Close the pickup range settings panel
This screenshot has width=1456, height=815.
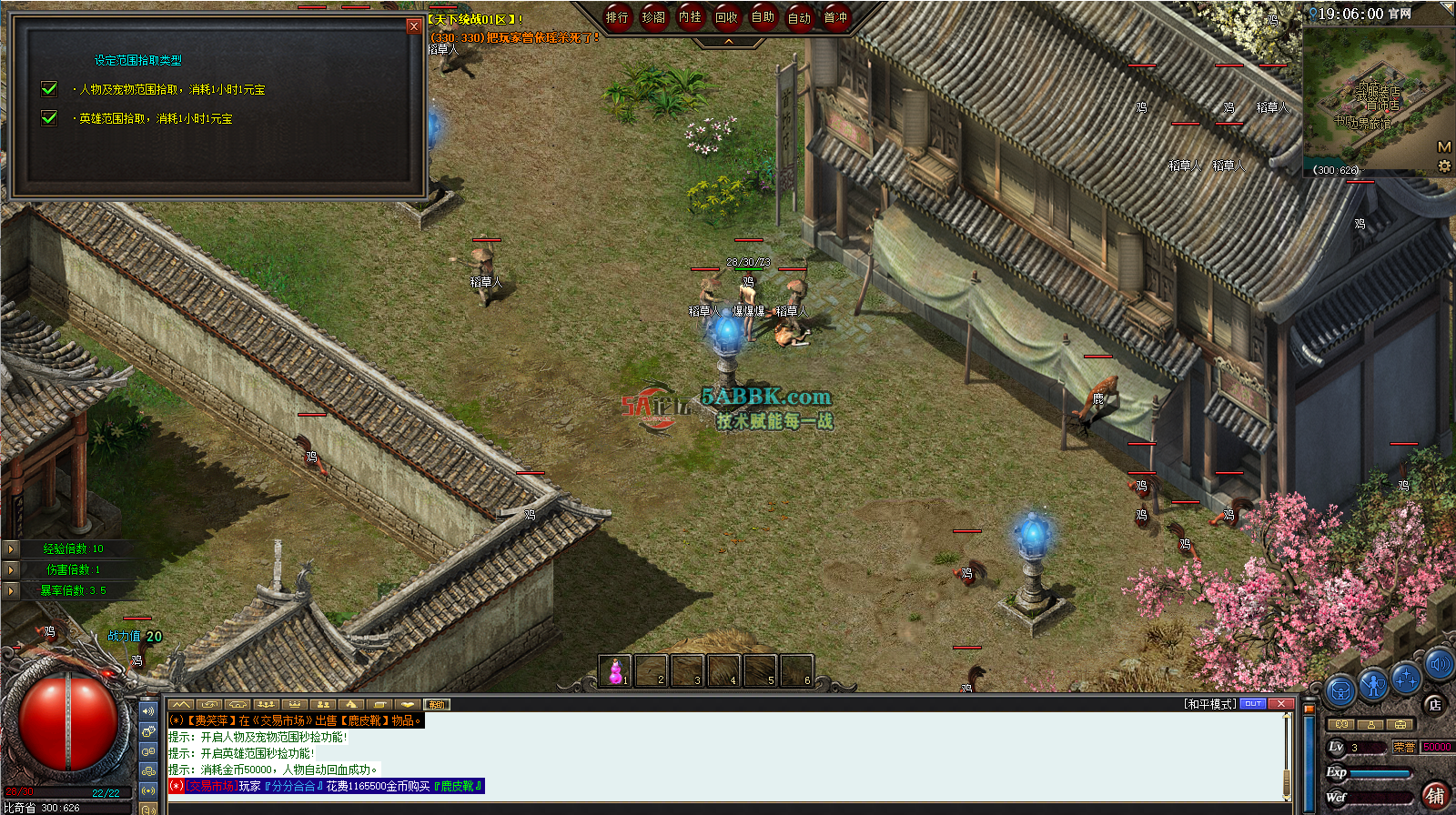pyautogui.click(x=414, y=26)
